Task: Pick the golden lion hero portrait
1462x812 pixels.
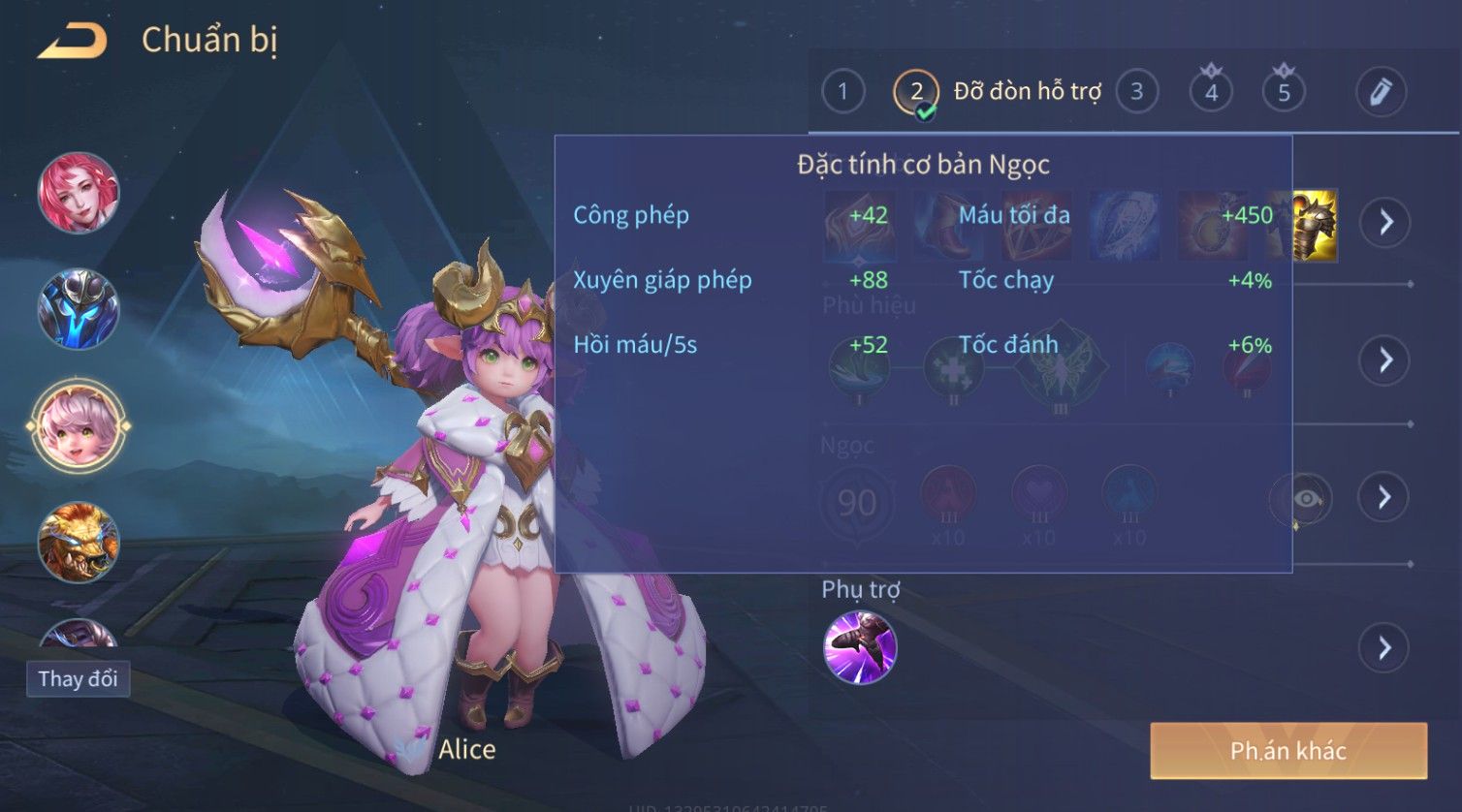Action: click(79, 542)
